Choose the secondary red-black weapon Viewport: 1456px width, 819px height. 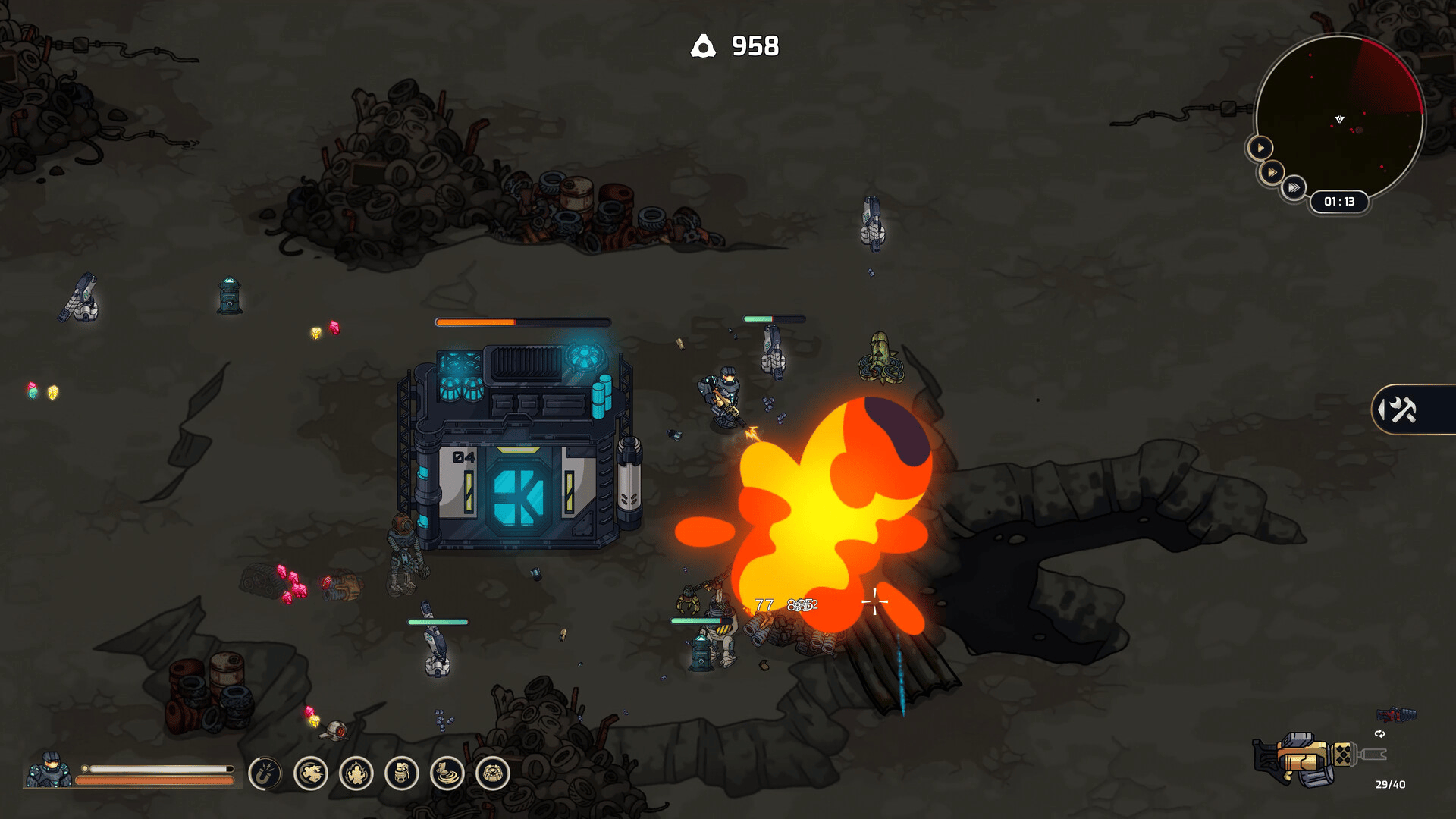click(1396, 714)
